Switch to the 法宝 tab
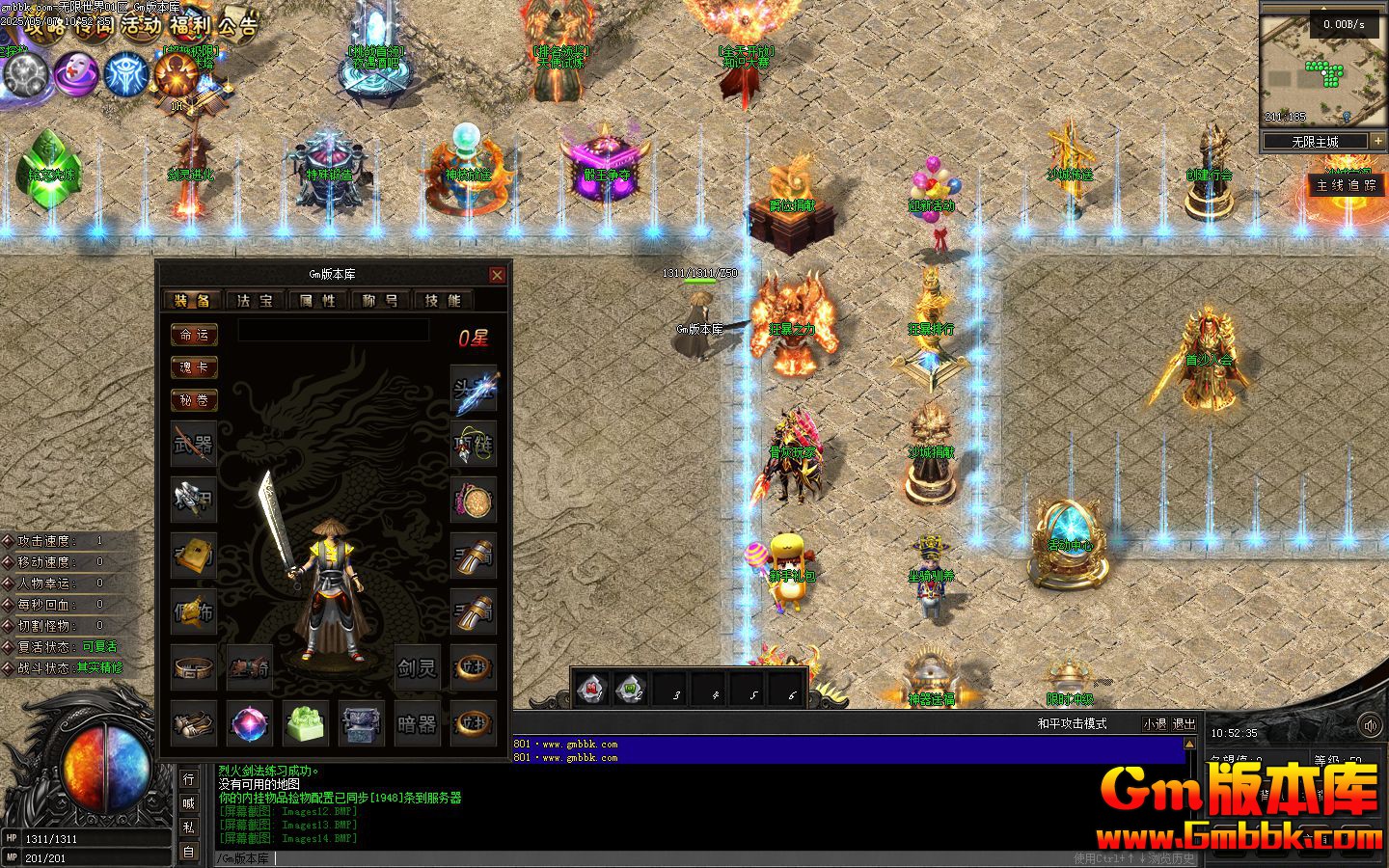 pos(256,301)
